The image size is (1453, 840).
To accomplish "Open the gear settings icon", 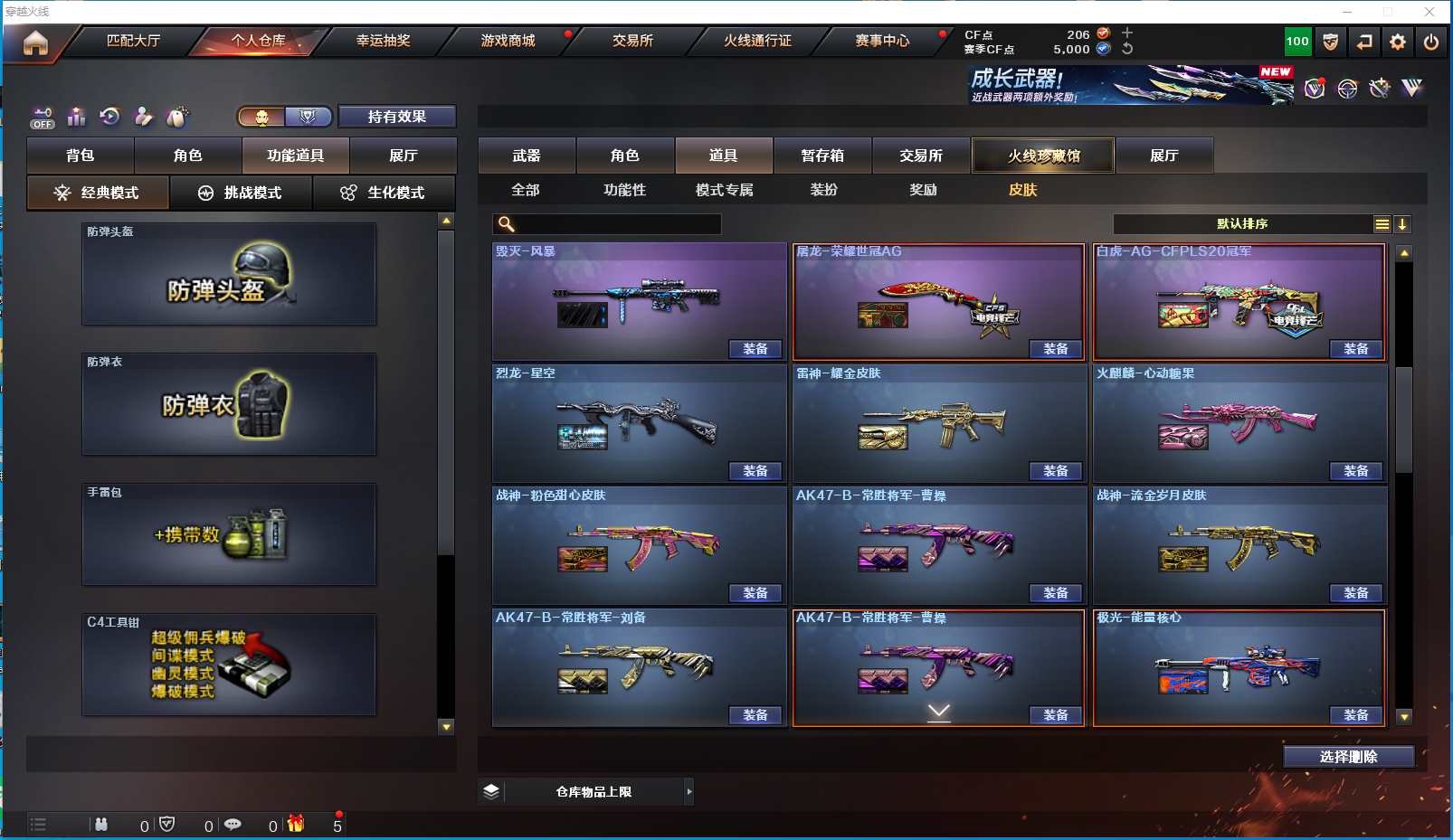I will (1398, 42).
